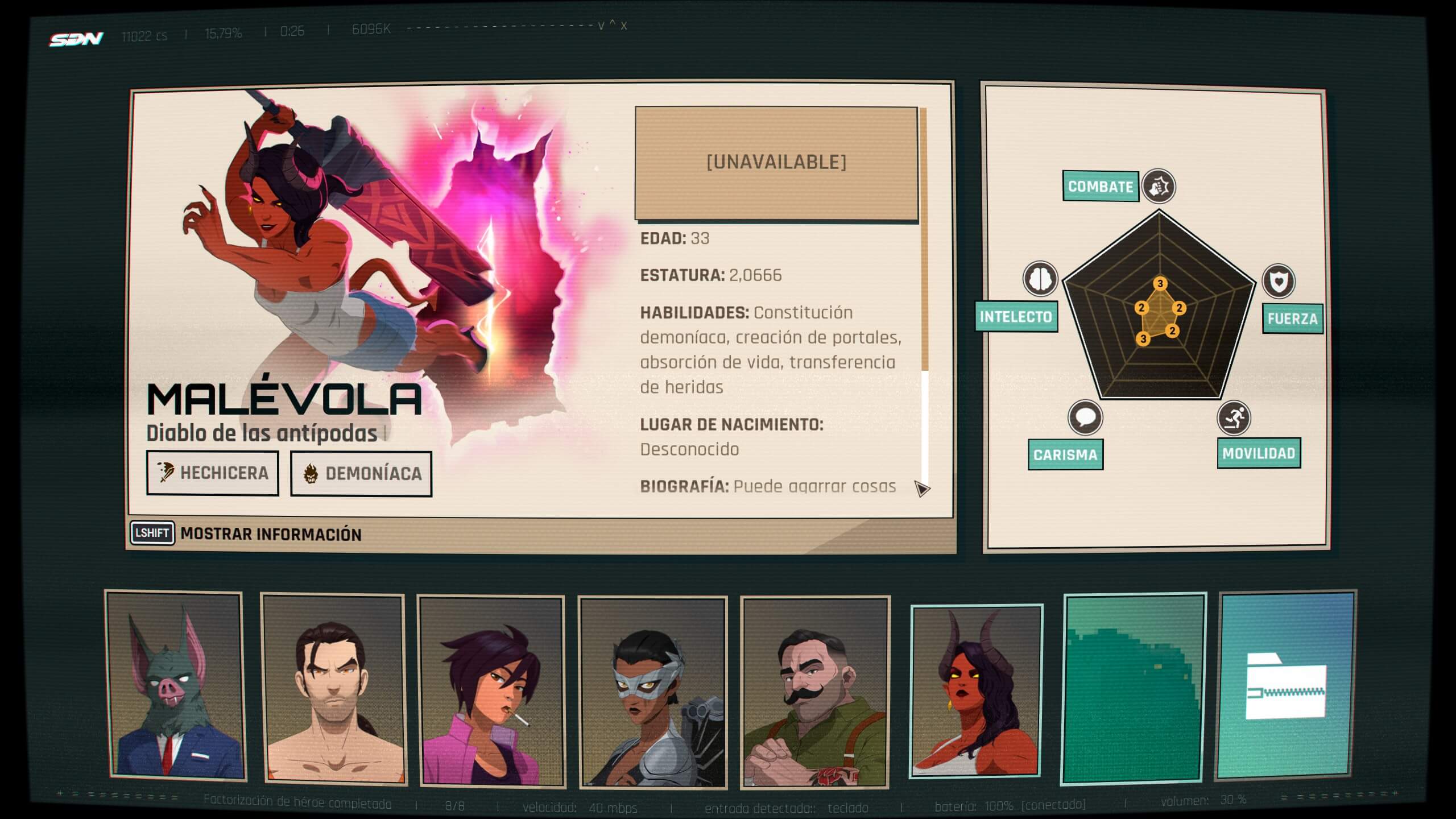1456x819 pixels.
Task: Click the Mostrar Información label
Action: 271,535
